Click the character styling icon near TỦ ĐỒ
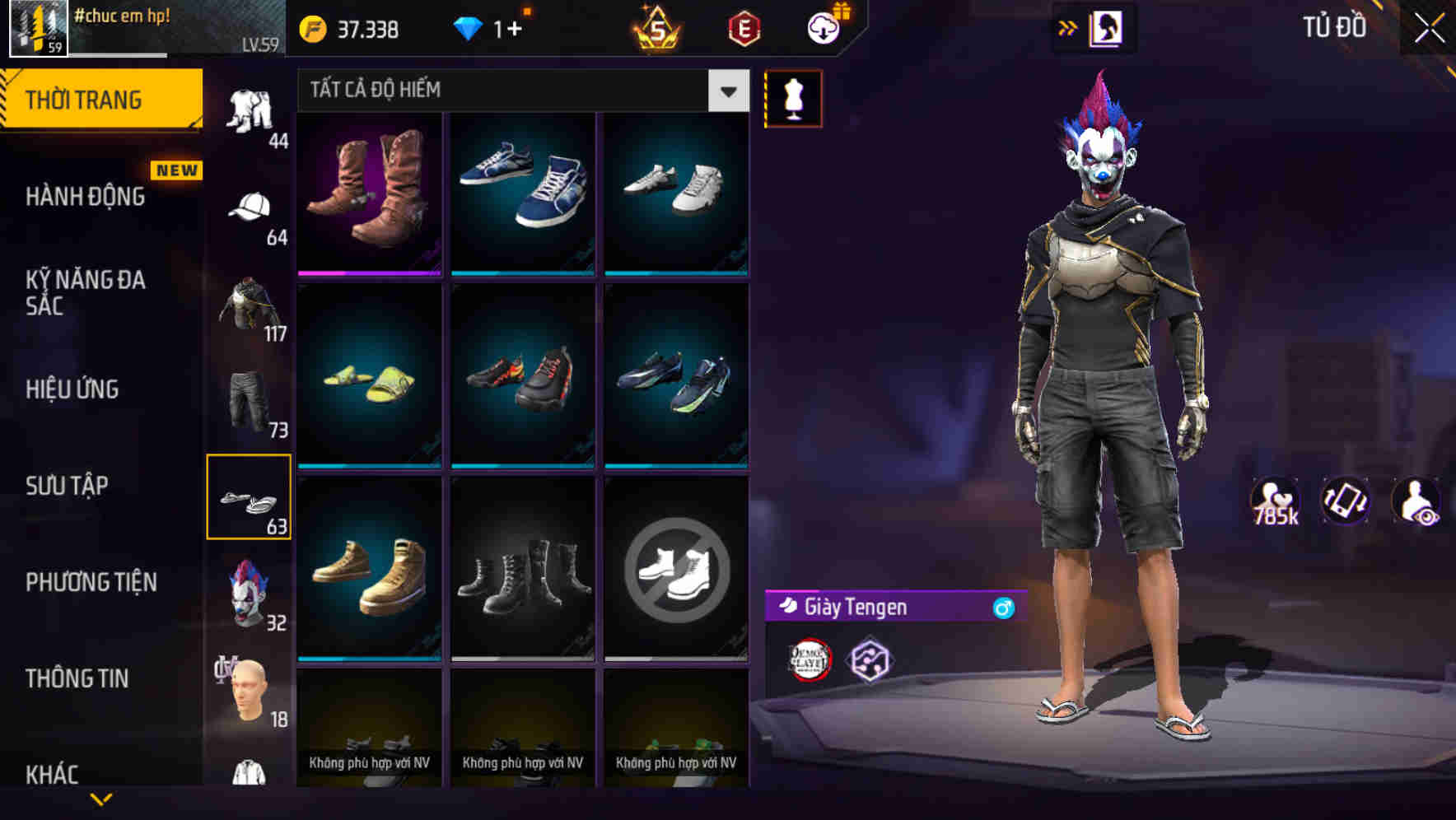Viewport: 1456px width, 820px height. point(1104,27)
